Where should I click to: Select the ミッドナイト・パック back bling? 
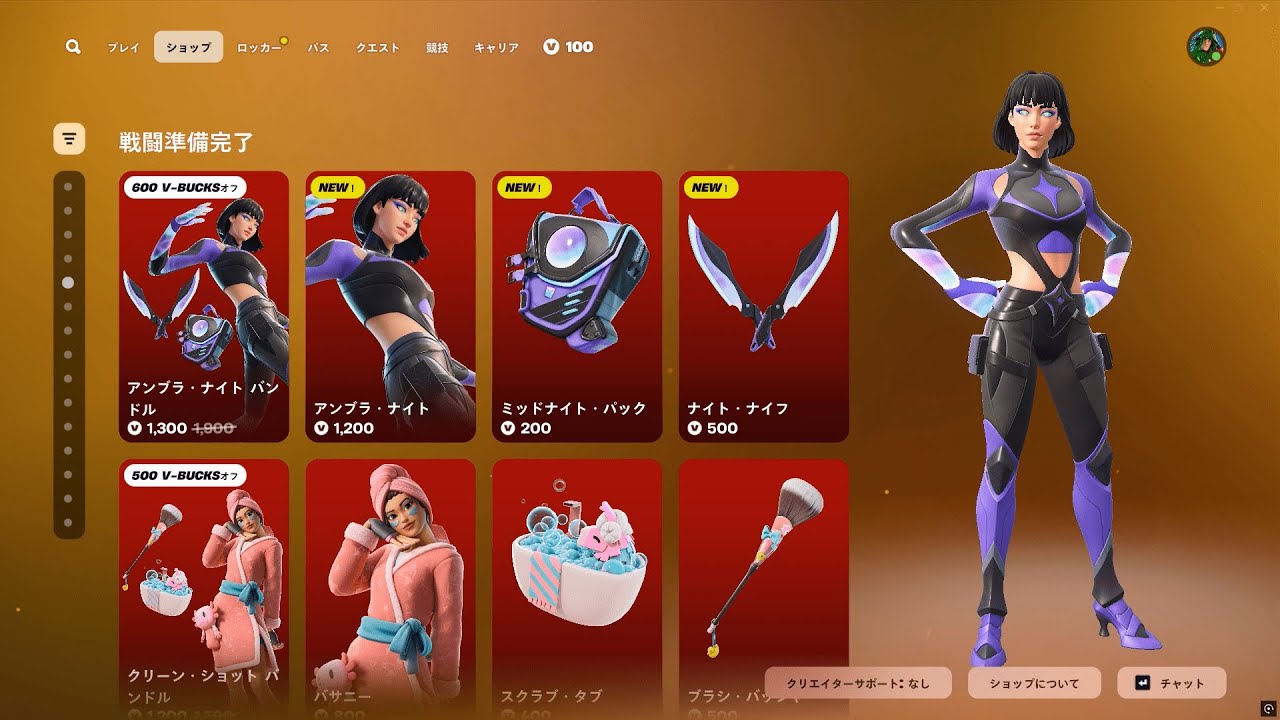(x=577, y=306)
